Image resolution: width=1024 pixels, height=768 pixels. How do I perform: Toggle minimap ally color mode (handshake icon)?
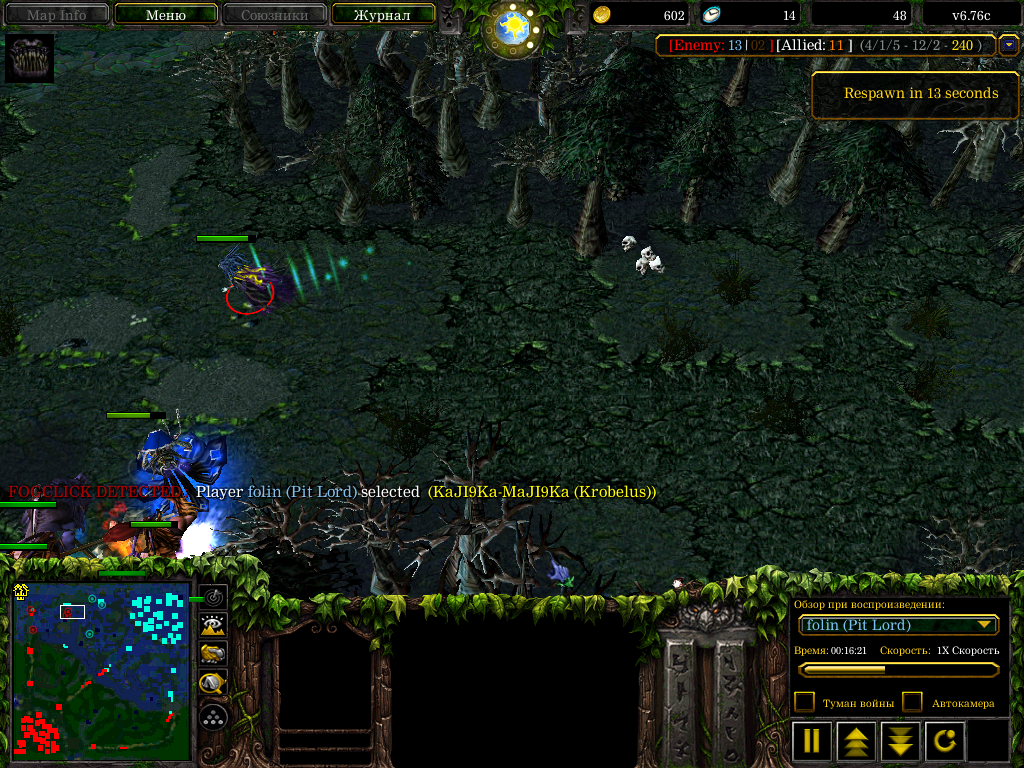click(213, 654)
